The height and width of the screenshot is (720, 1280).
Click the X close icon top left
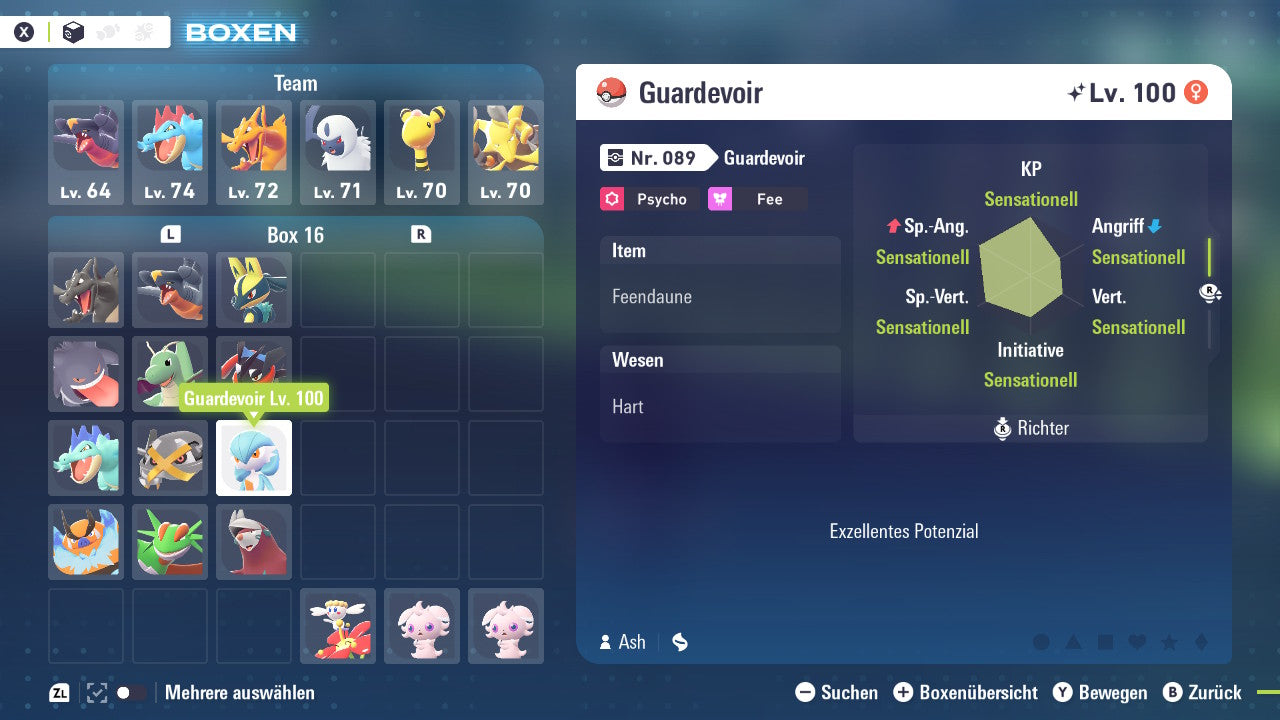pyautogui.click(x=23, y=32)
